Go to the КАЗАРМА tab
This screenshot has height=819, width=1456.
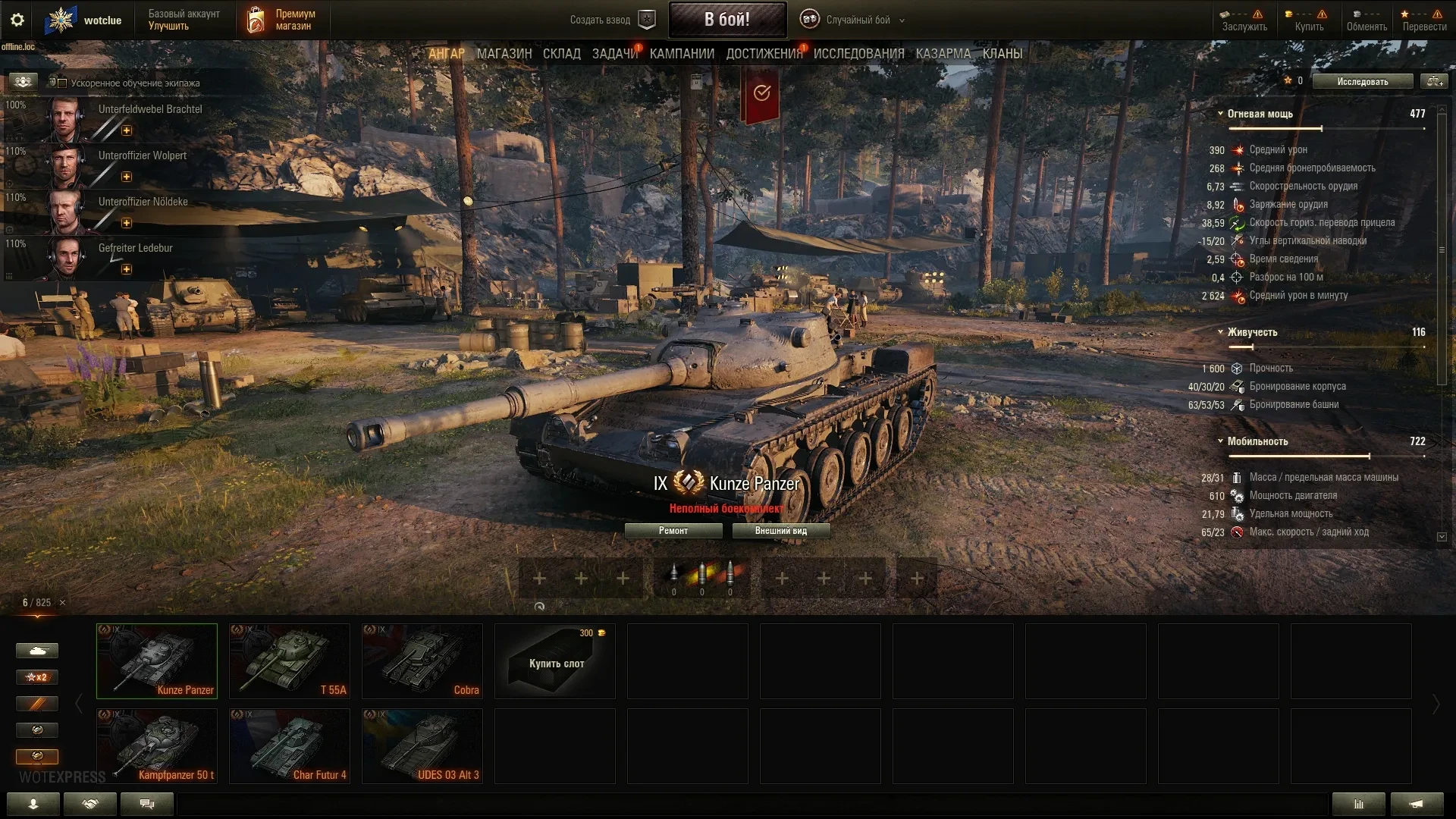coord(943,54)
